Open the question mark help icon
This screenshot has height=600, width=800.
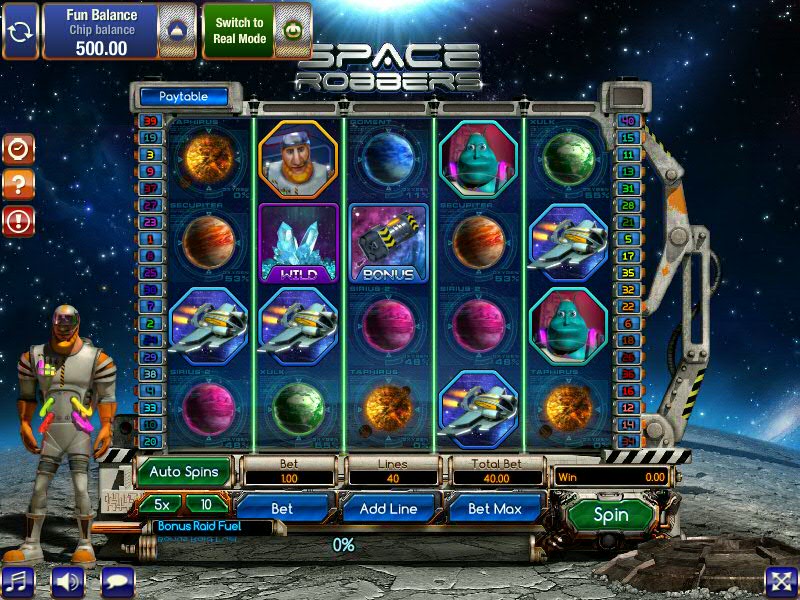pos(18,184)
